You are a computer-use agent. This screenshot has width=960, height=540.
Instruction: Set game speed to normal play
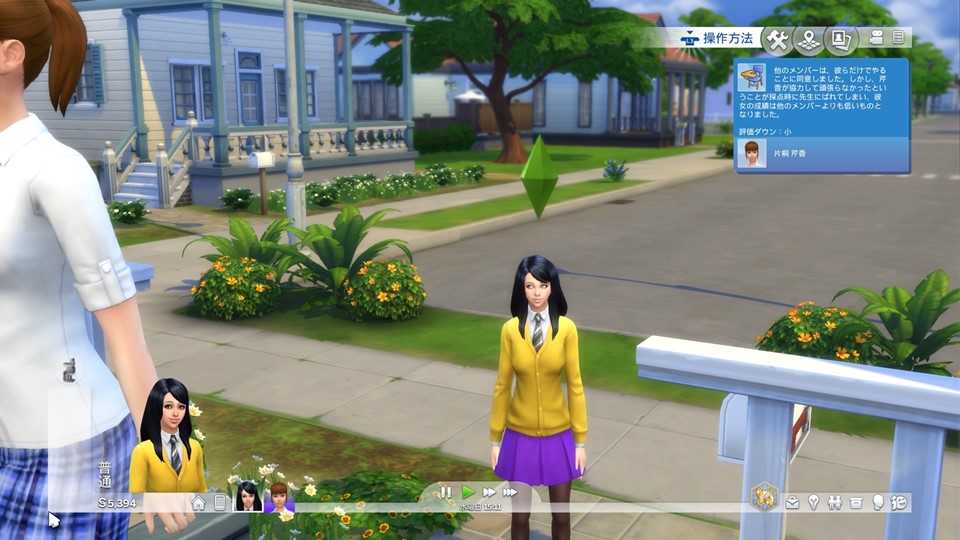pyautogui.click(x=468, y=492)
